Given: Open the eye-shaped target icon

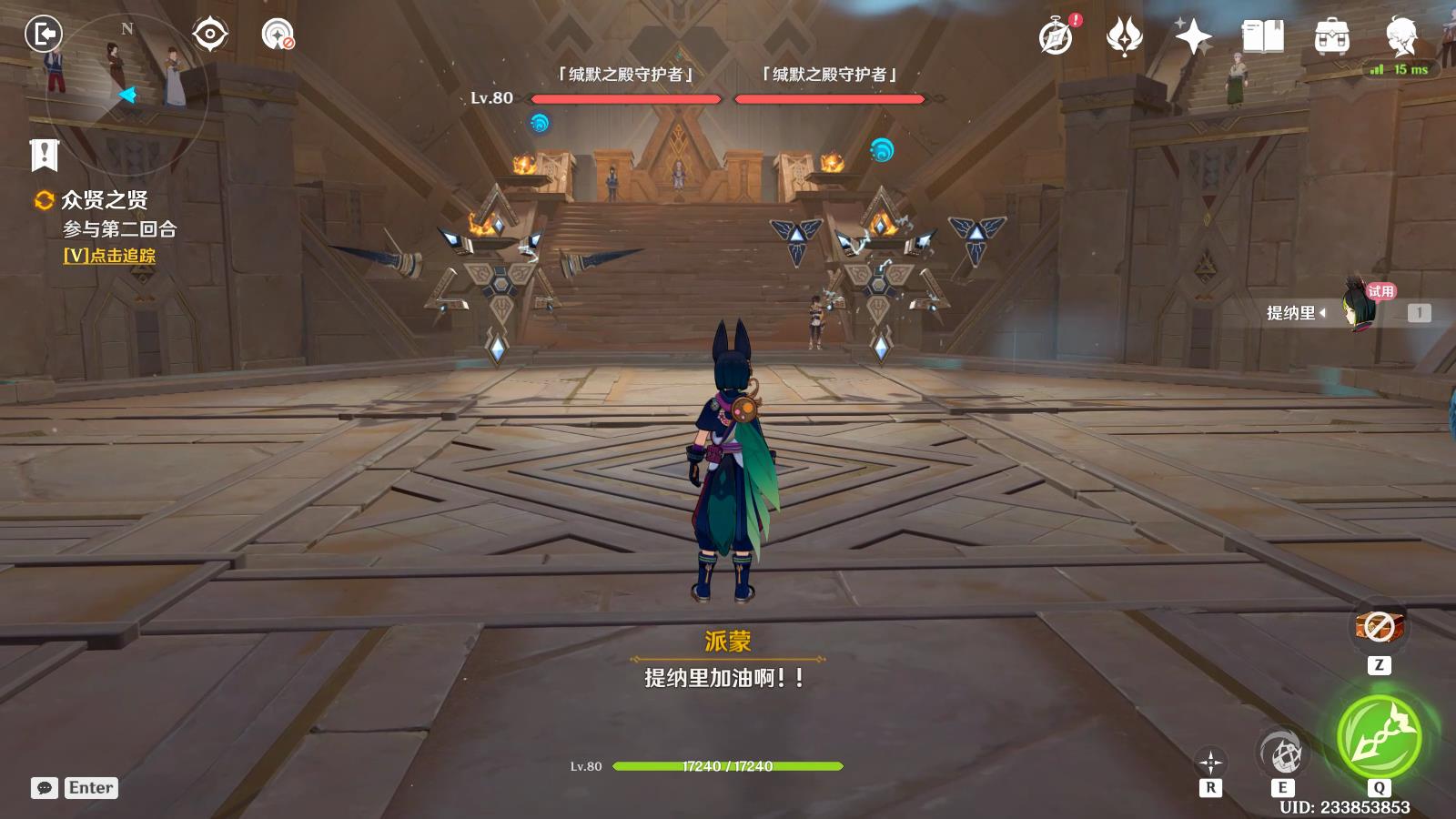Looking at the screenshot, I should pyautogui.click(x=209, y=35).
